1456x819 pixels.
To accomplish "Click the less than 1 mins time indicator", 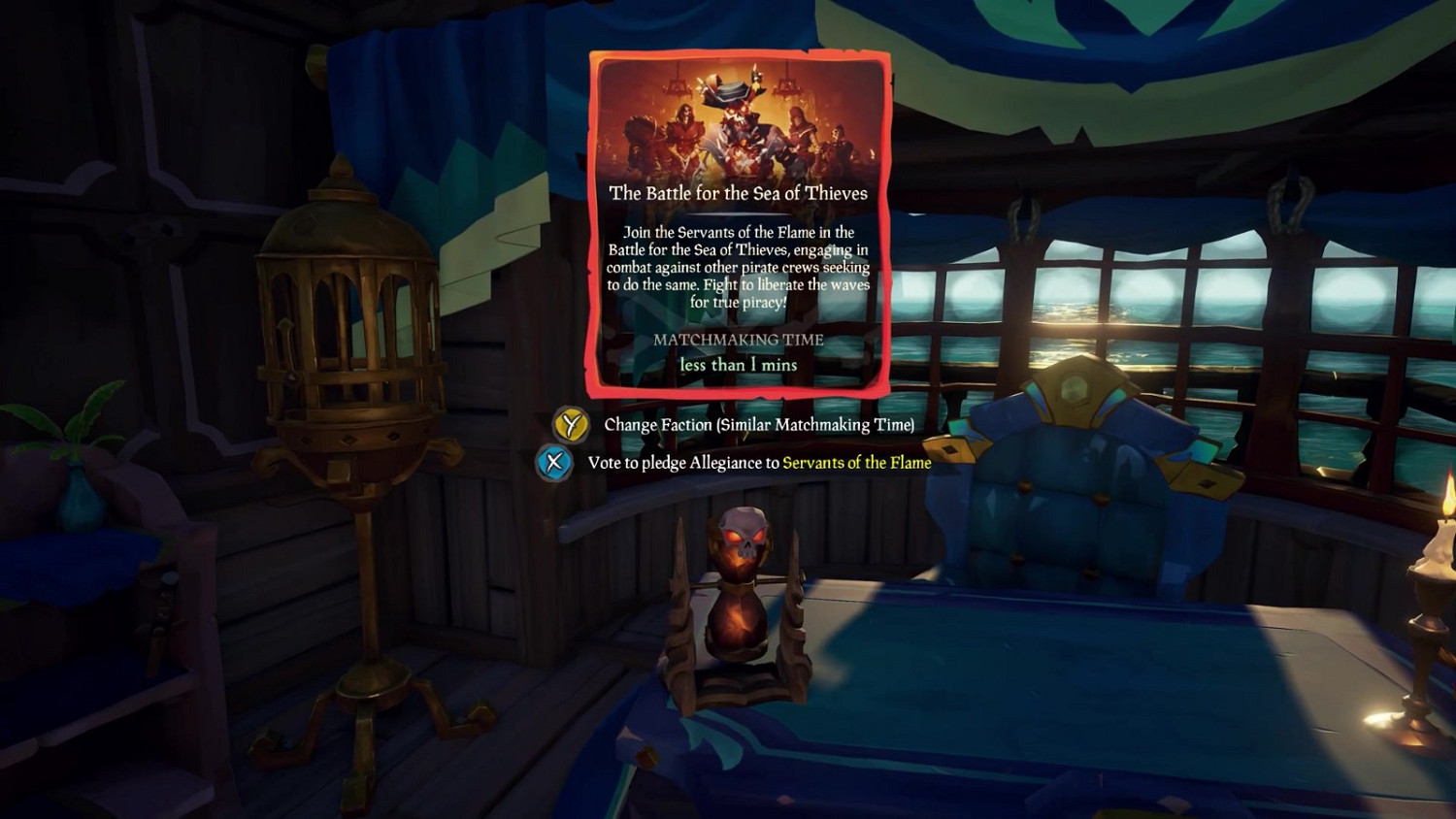I will pyautogui.click(x=737, y=365).
